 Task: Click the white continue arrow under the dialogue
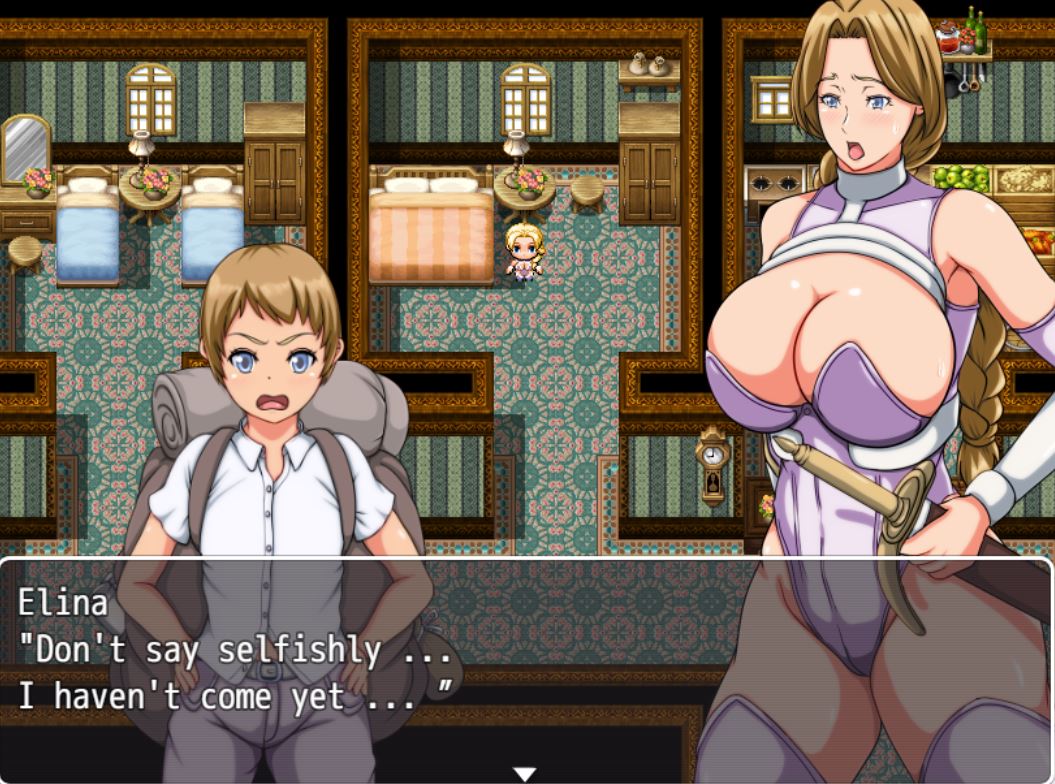[525, 774]
